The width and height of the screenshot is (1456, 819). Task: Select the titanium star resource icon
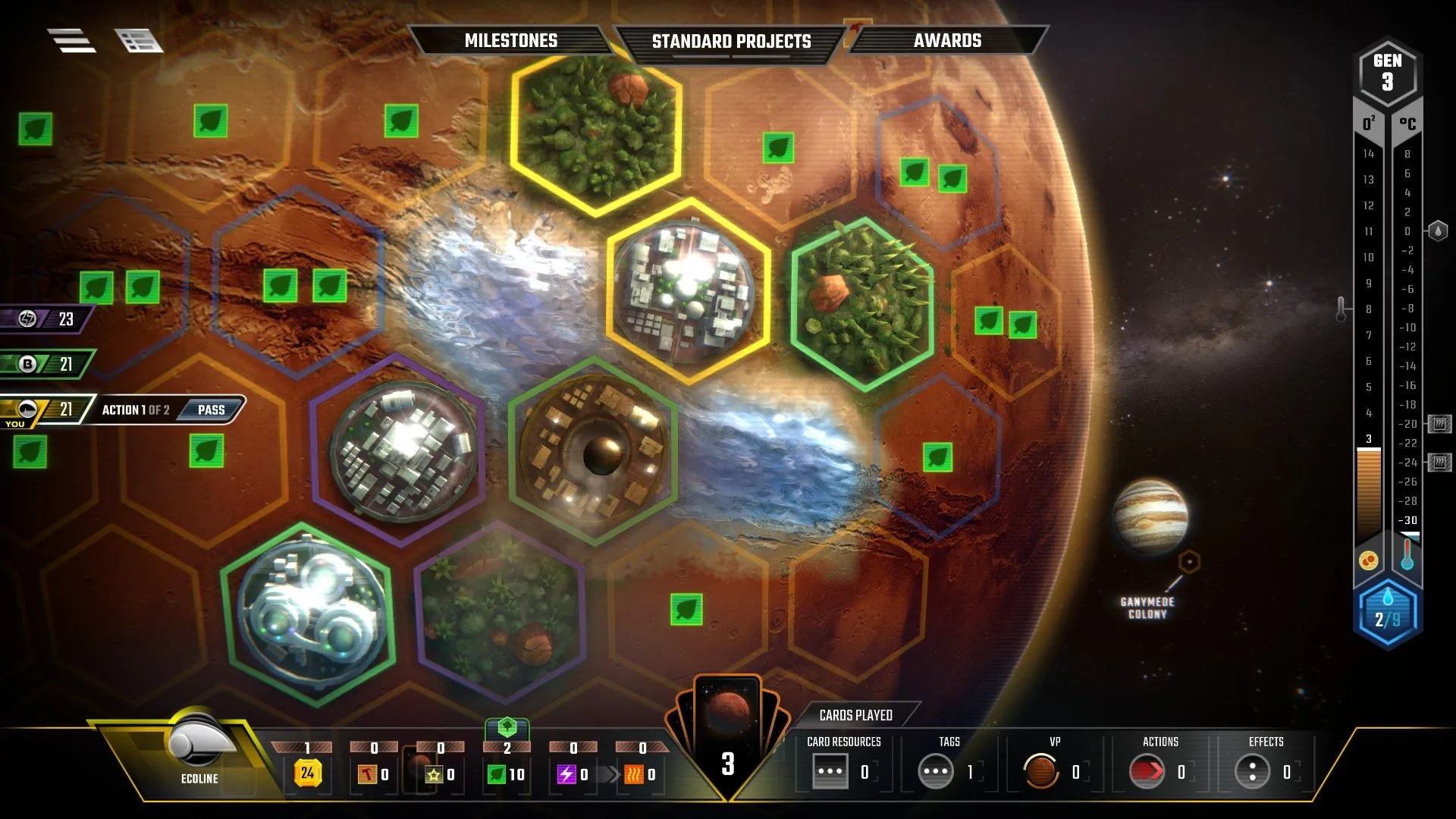[434, 774]
